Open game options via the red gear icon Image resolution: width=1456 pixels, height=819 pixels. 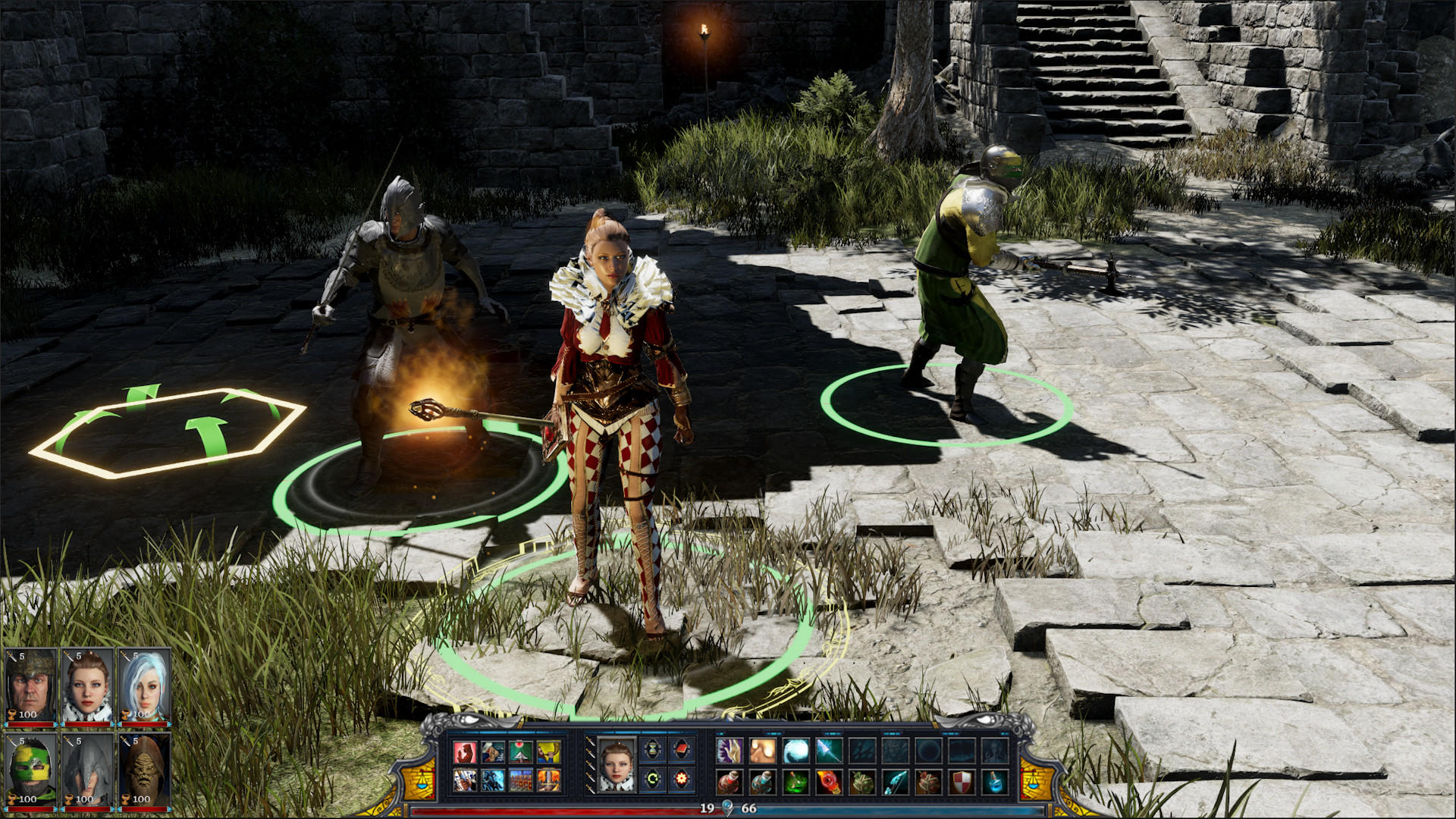[682, 780]
